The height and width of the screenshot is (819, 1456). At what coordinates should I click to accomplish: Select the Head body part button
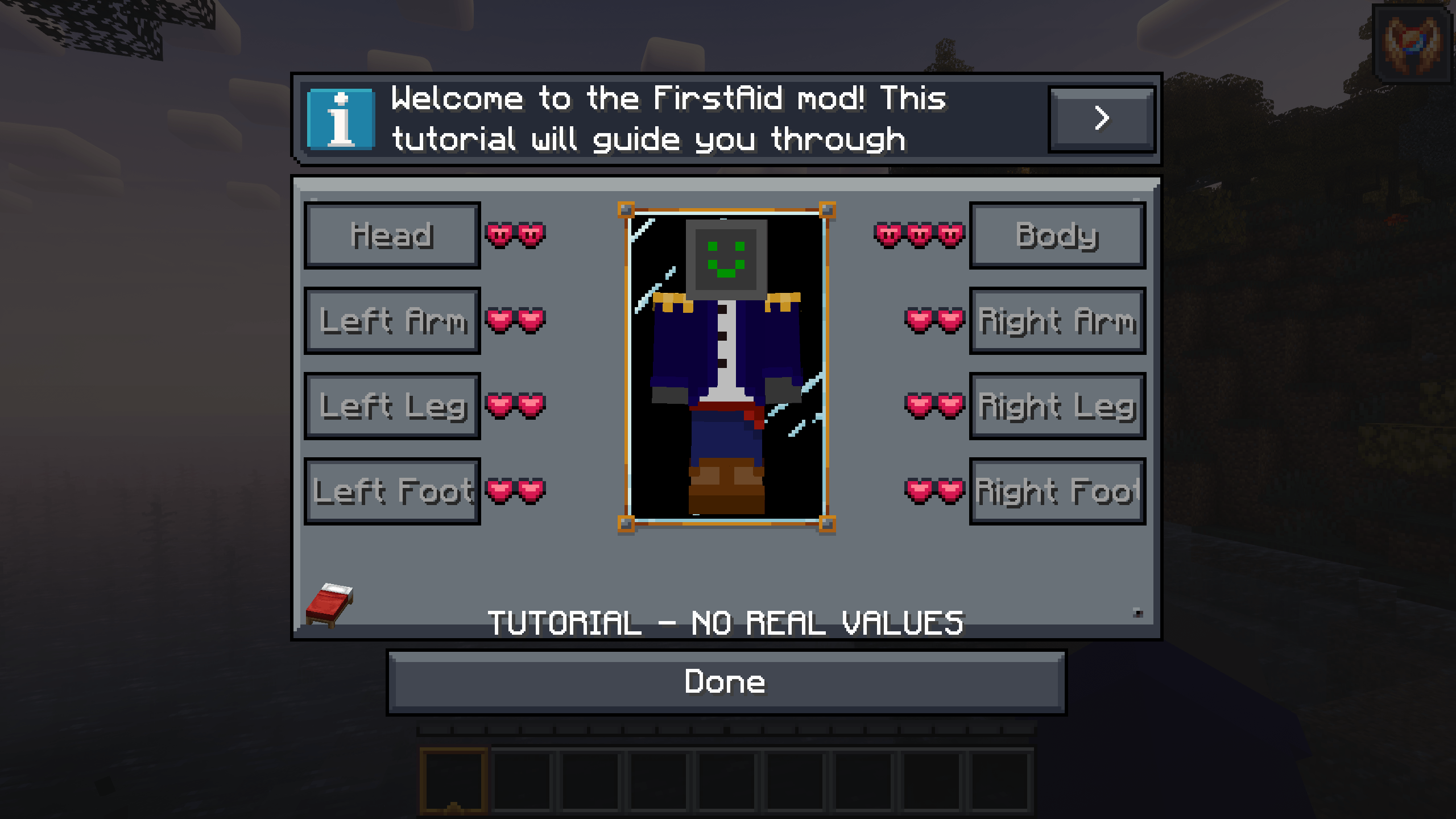(x=392, y=235)
